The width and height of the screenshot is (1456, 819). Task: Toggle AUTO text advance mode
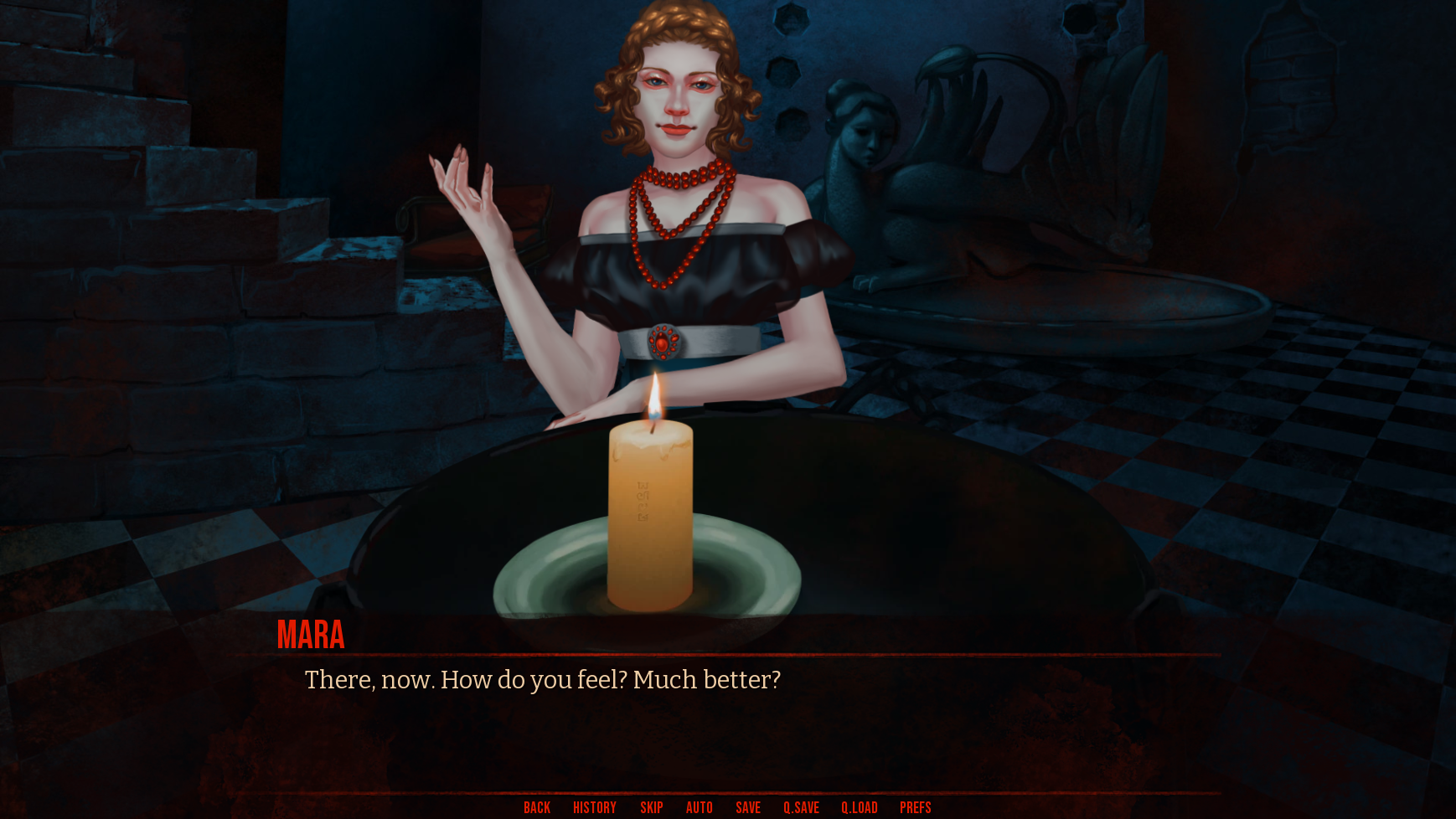click(x=700, y=807)
